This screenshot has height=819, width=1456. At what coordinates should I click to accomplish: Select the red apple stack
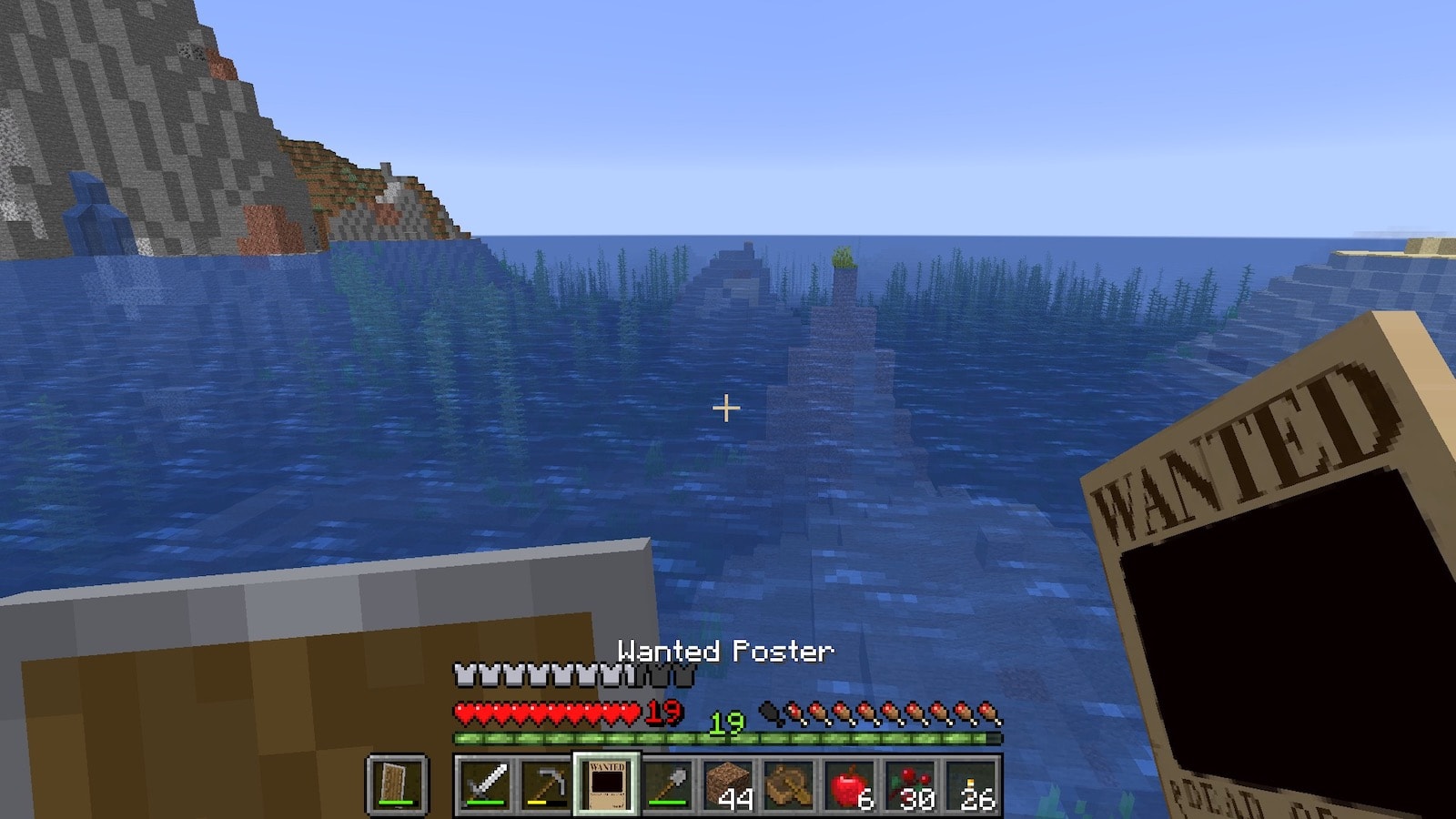(x=850, y=784)
